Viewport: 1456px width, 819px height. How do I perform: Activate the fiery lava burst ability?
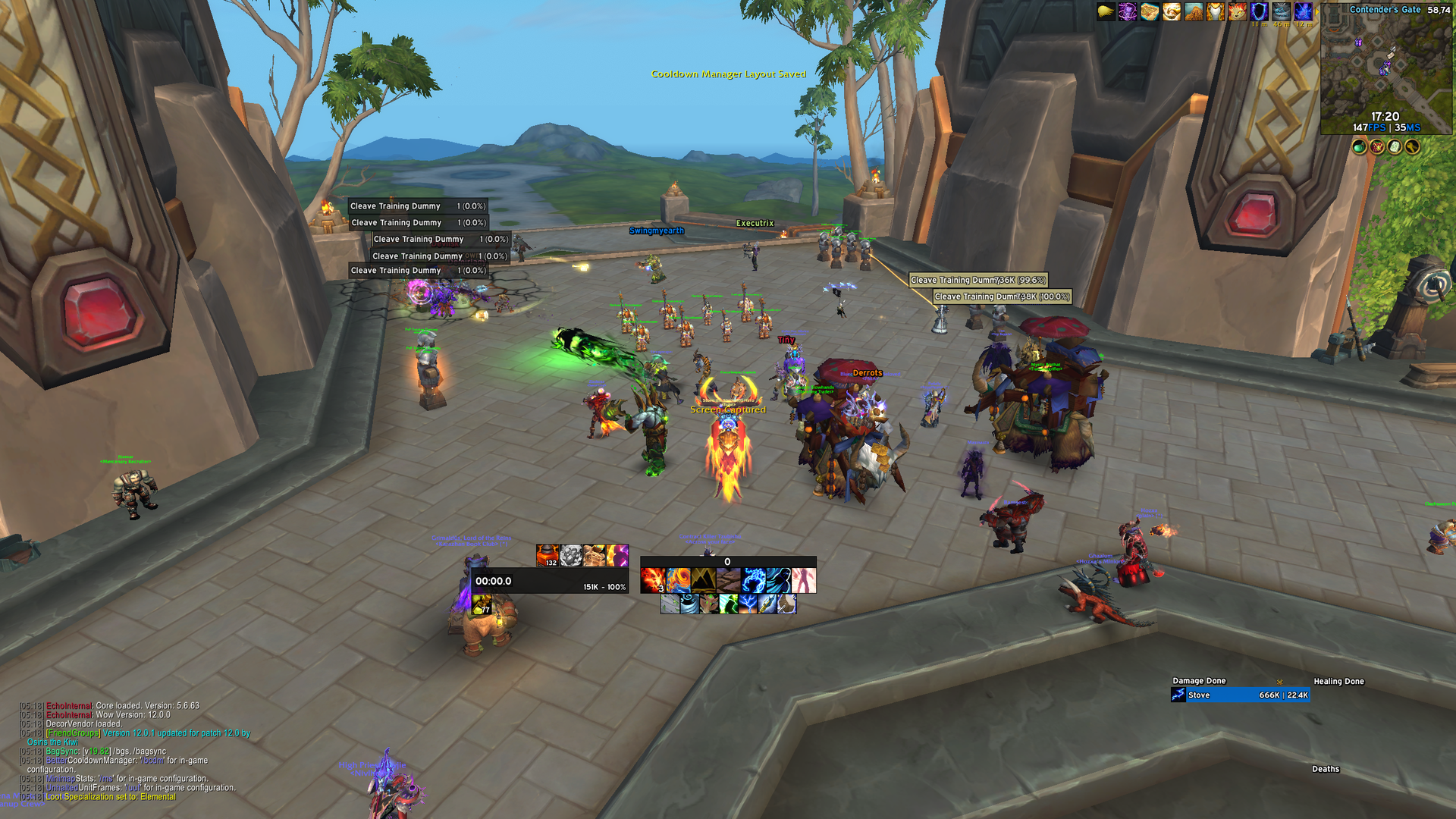tap(652, 581)
